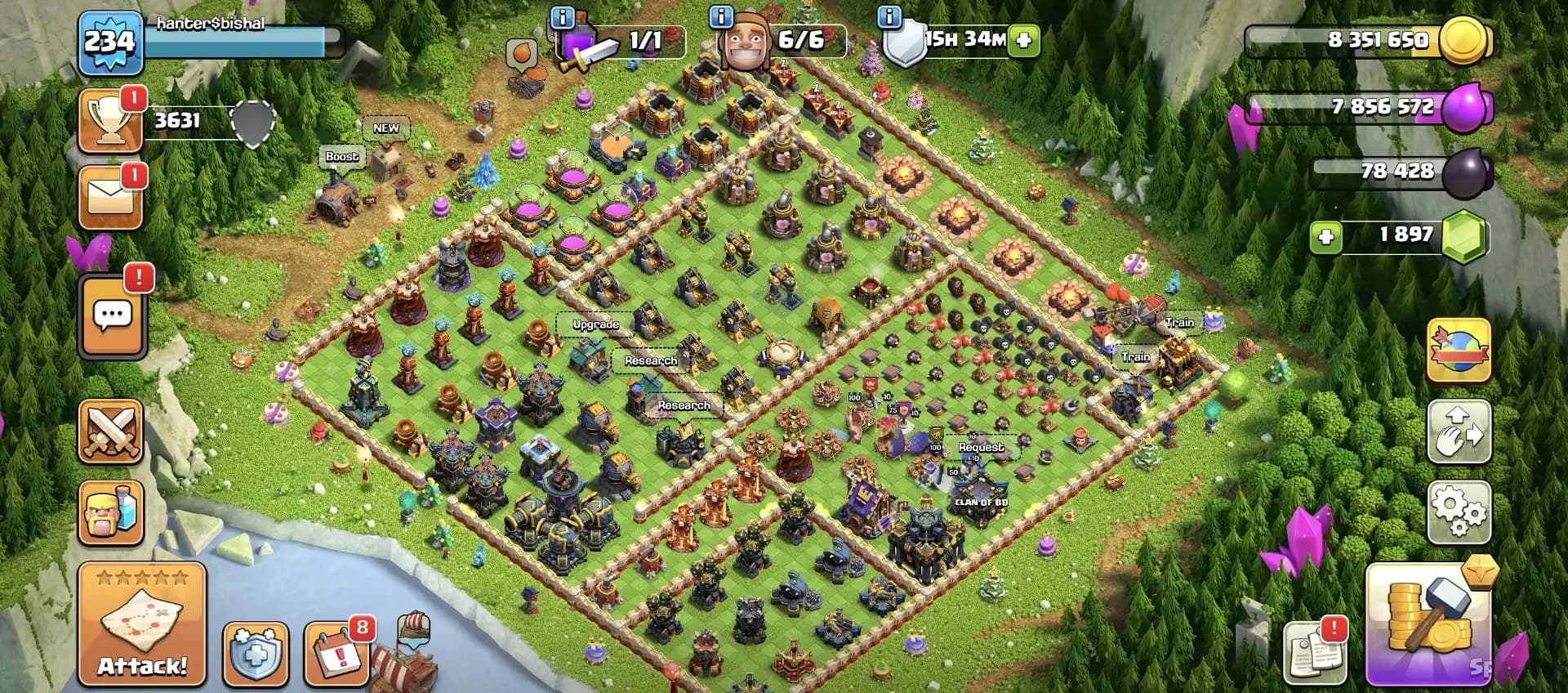Click Train above the army building
This screenshot has width=1568, height=693.
pyautogui.click(x=1179, y=322)
